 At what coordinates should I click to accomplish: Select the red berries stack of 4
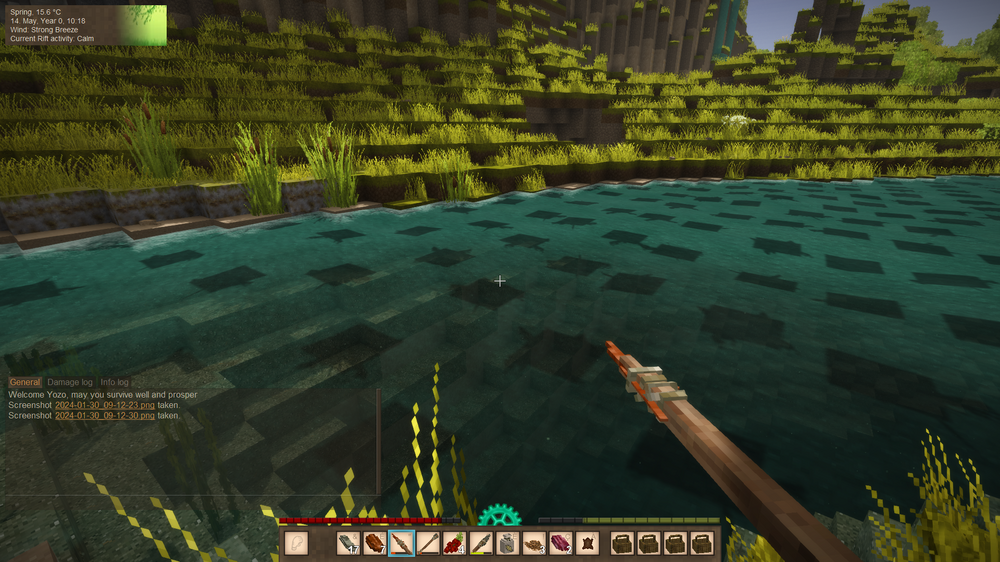pyautogui.click(x=454, y=543)
